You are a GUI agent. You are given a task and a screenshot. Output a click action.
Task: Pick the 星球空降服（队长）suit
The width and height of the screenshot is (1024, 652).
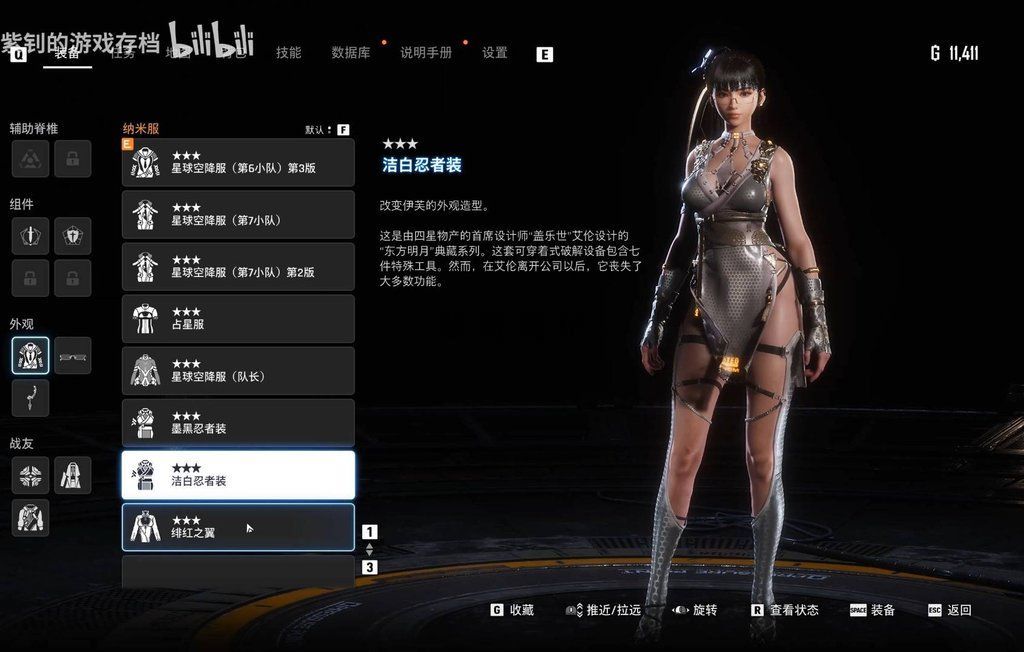pos(238,371)
